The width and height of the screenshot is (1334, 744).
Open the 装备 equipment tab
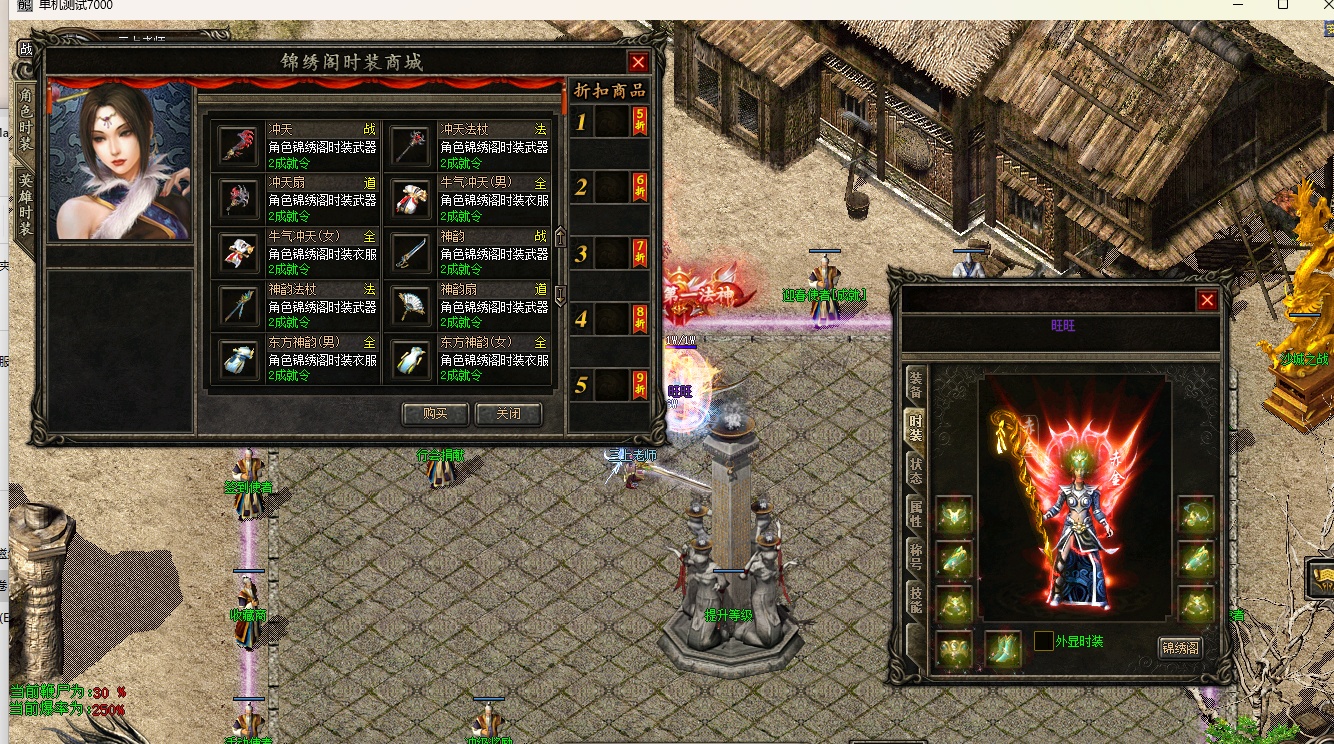915,385
